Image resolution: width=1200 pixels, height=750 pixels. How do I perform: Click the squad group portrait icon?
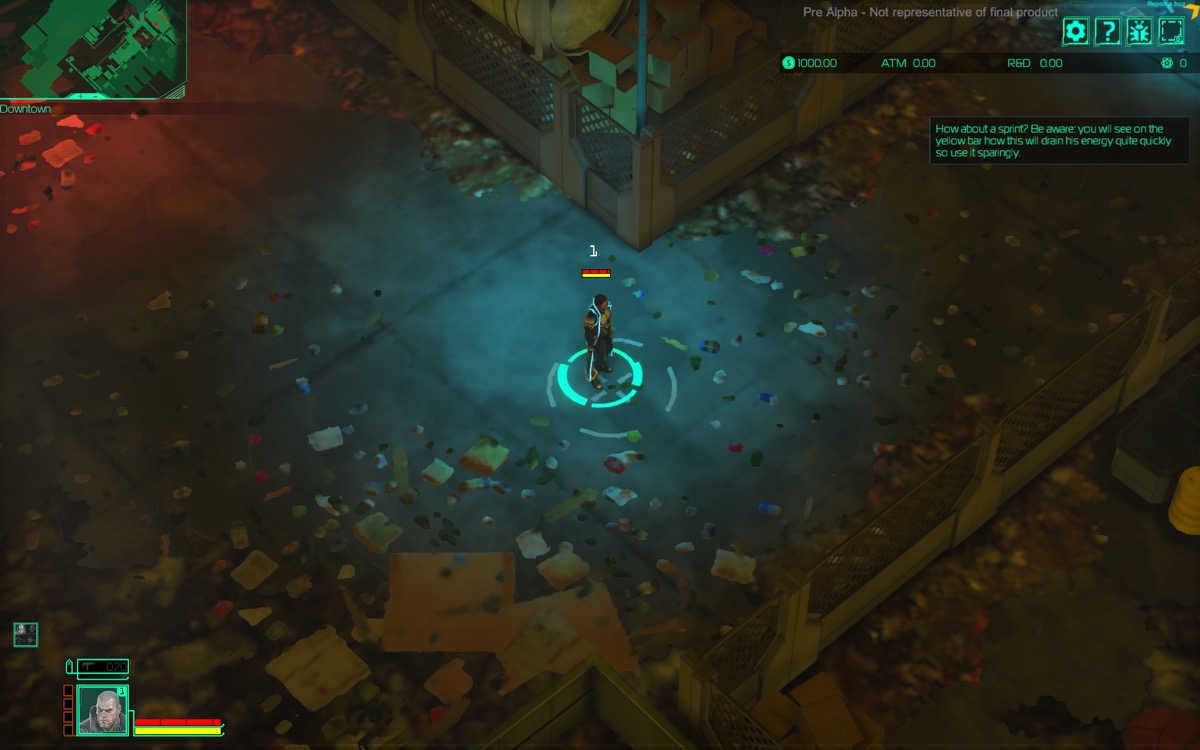point(25,634)
